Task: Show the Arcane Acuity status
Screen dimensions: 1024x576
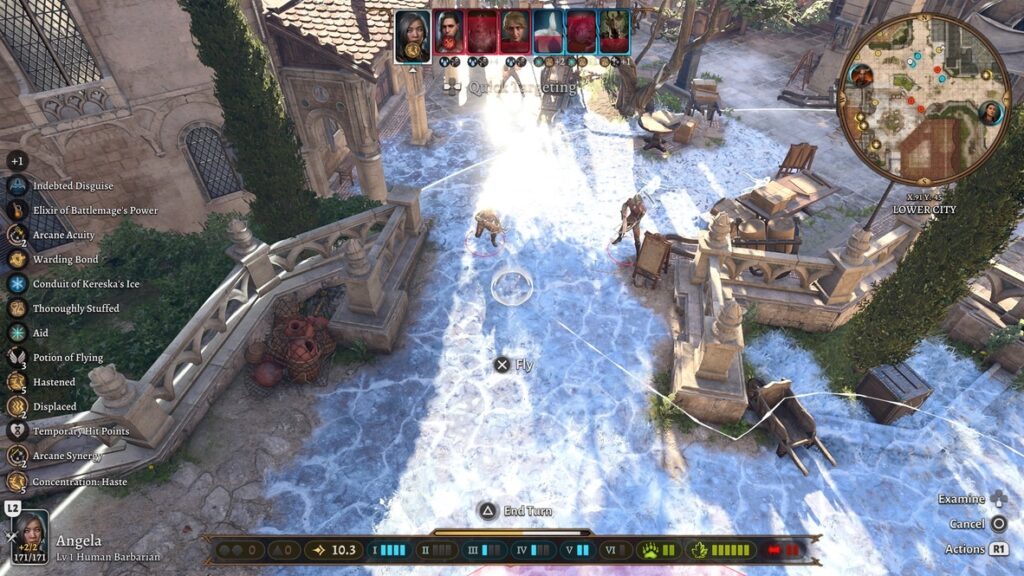Action: tap(18, 235)
